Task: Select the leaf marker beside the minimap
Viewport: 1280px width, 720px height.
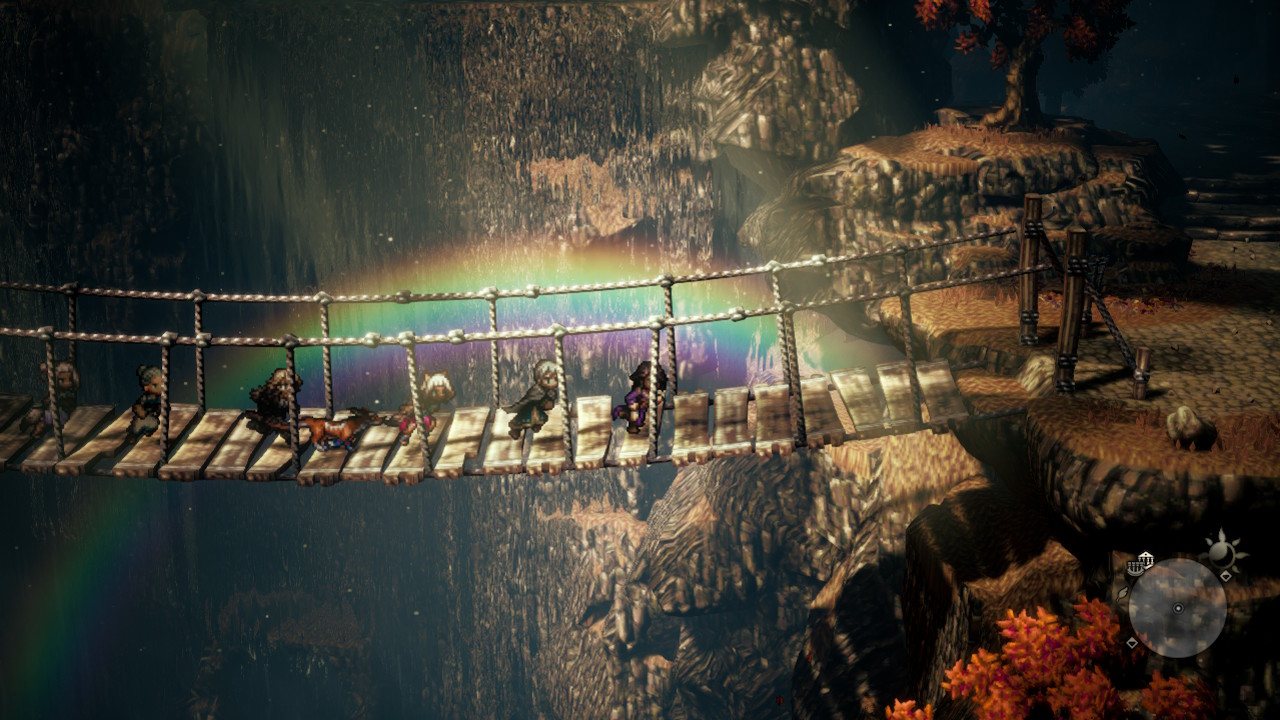Action: (x=1123, y=593)
